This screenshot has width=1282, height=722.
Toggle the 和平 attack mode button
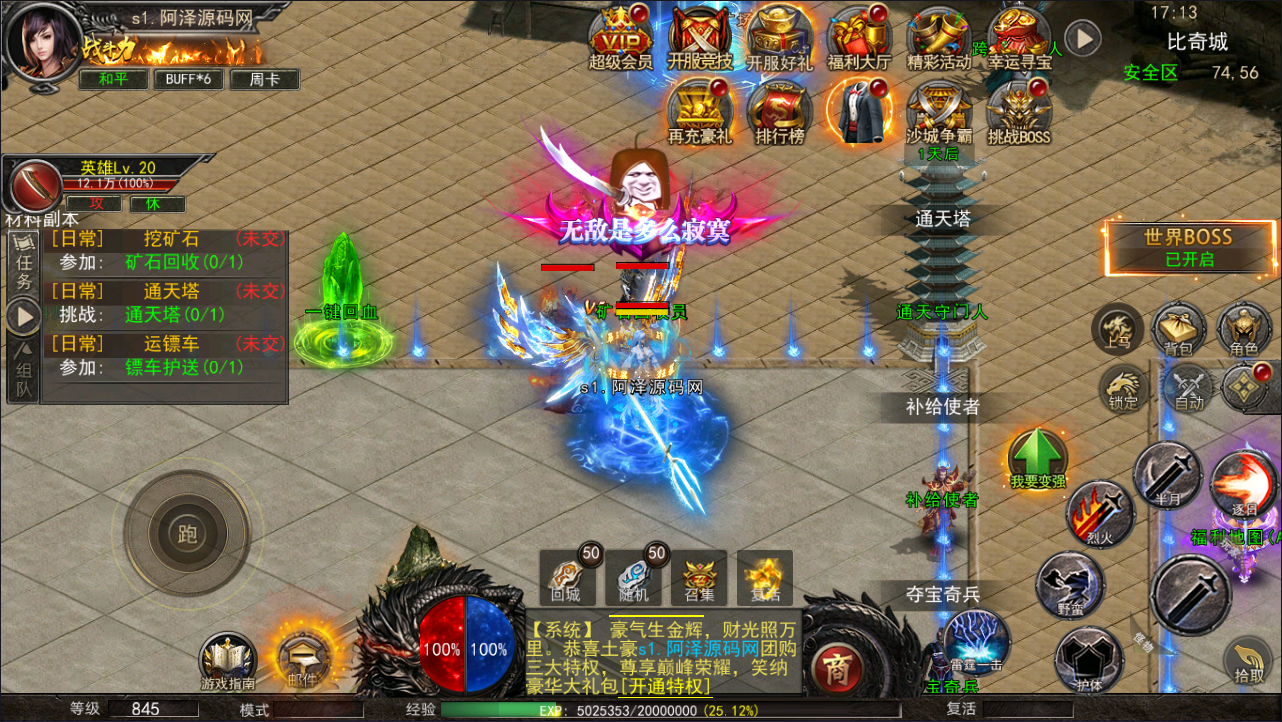112,79
